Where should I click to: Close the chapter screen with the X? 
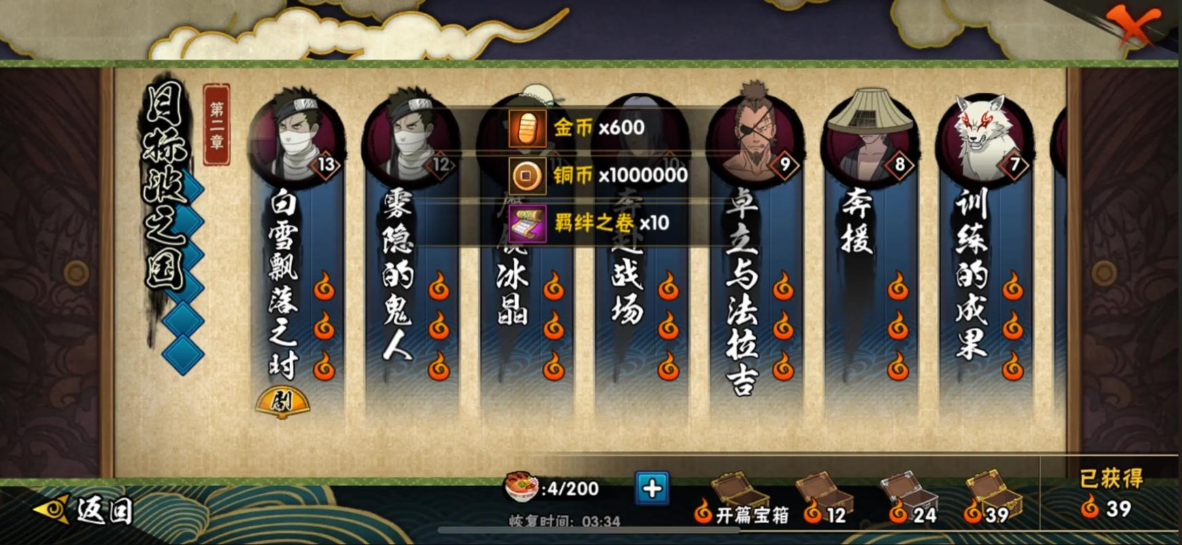(x=1133, y=23)
